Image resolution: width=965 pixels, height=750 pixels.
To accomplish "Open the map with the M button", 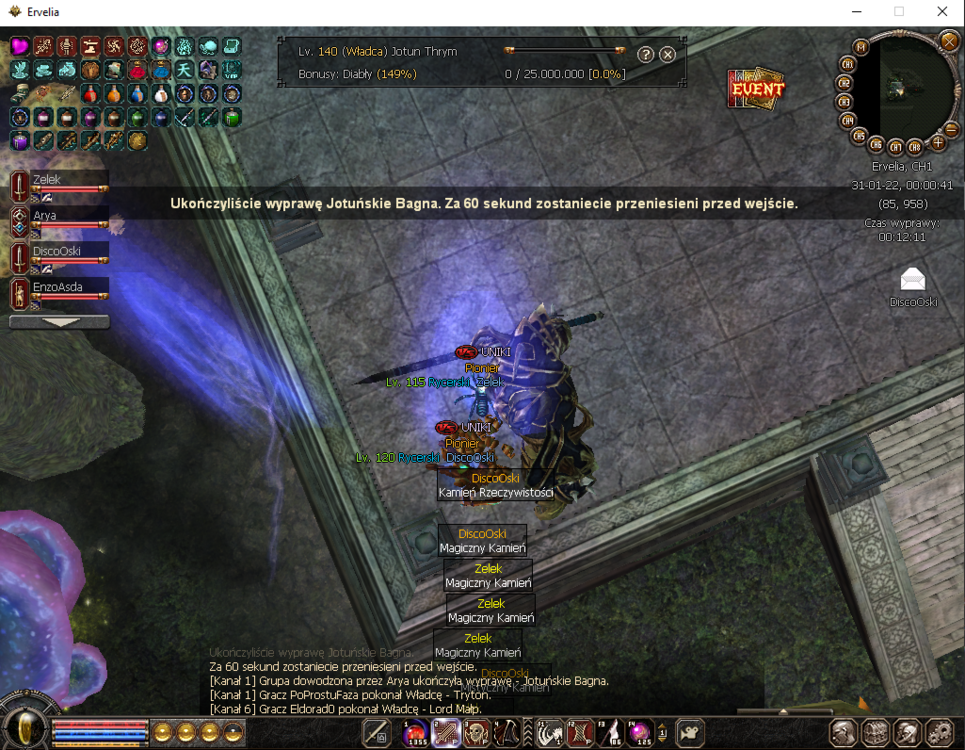I will pos(861,47).
